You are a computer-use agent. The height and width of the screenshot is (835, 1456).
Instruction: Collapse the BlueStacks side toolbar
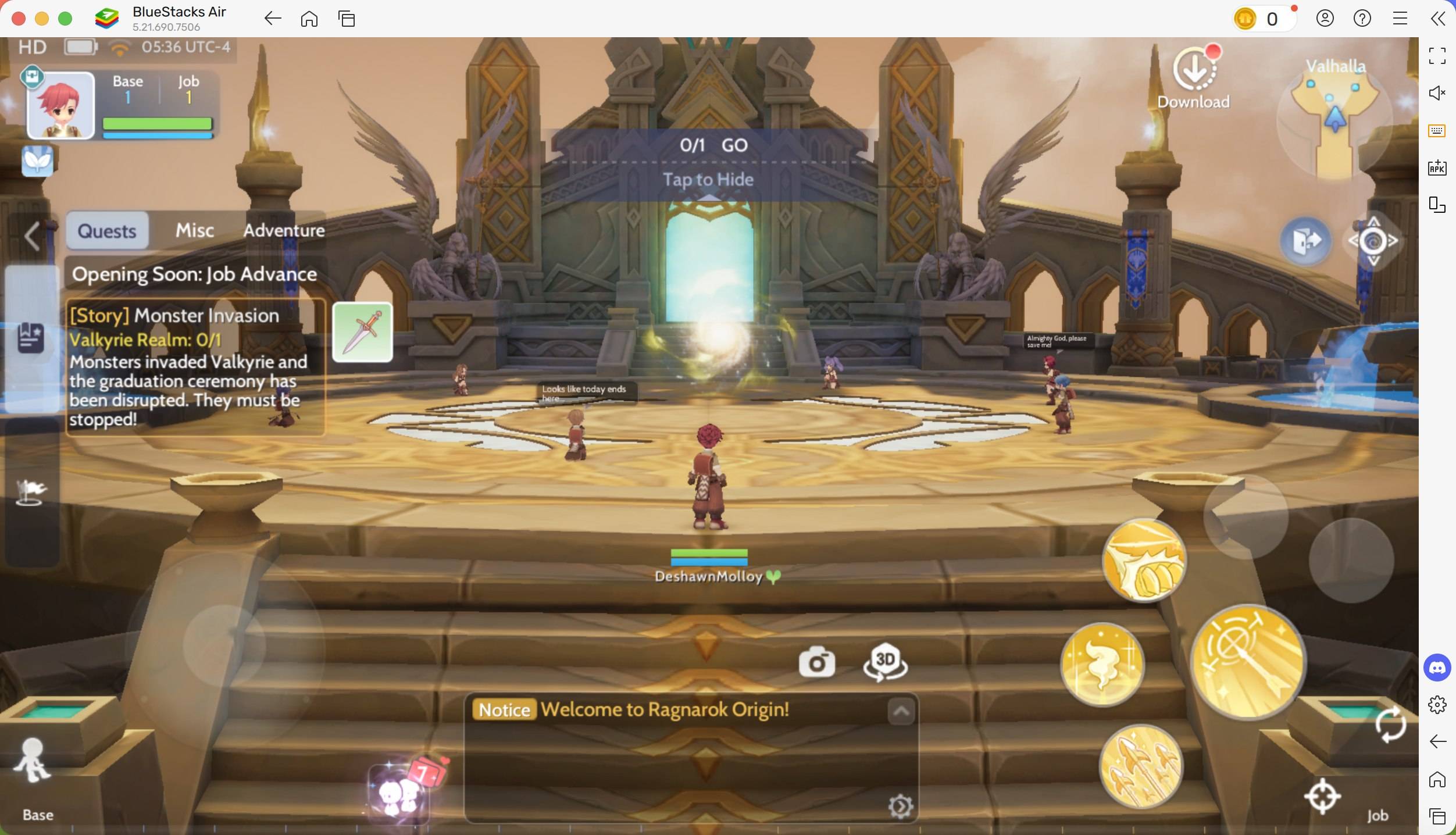tap(1437, 18)
